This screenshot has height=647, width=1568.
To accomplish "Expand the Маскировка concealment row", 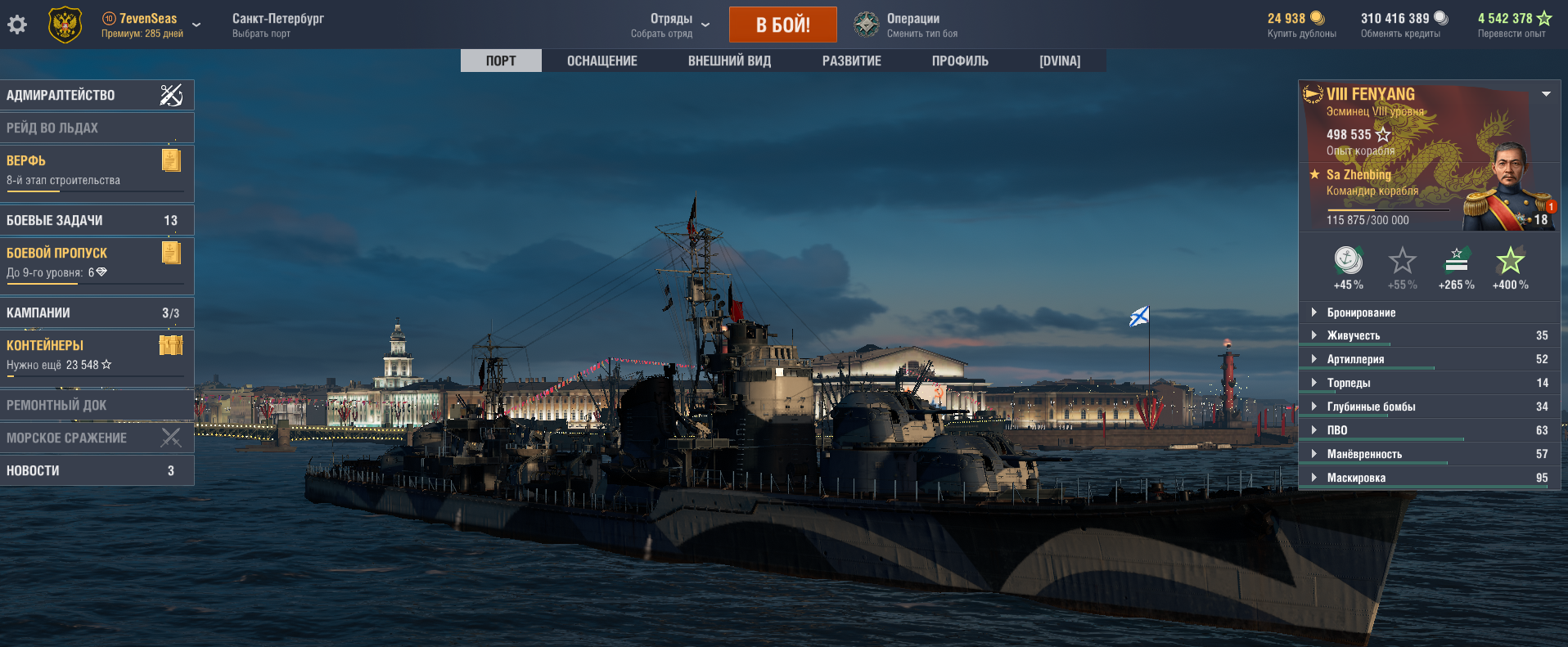I will (x=1356, y=478).
